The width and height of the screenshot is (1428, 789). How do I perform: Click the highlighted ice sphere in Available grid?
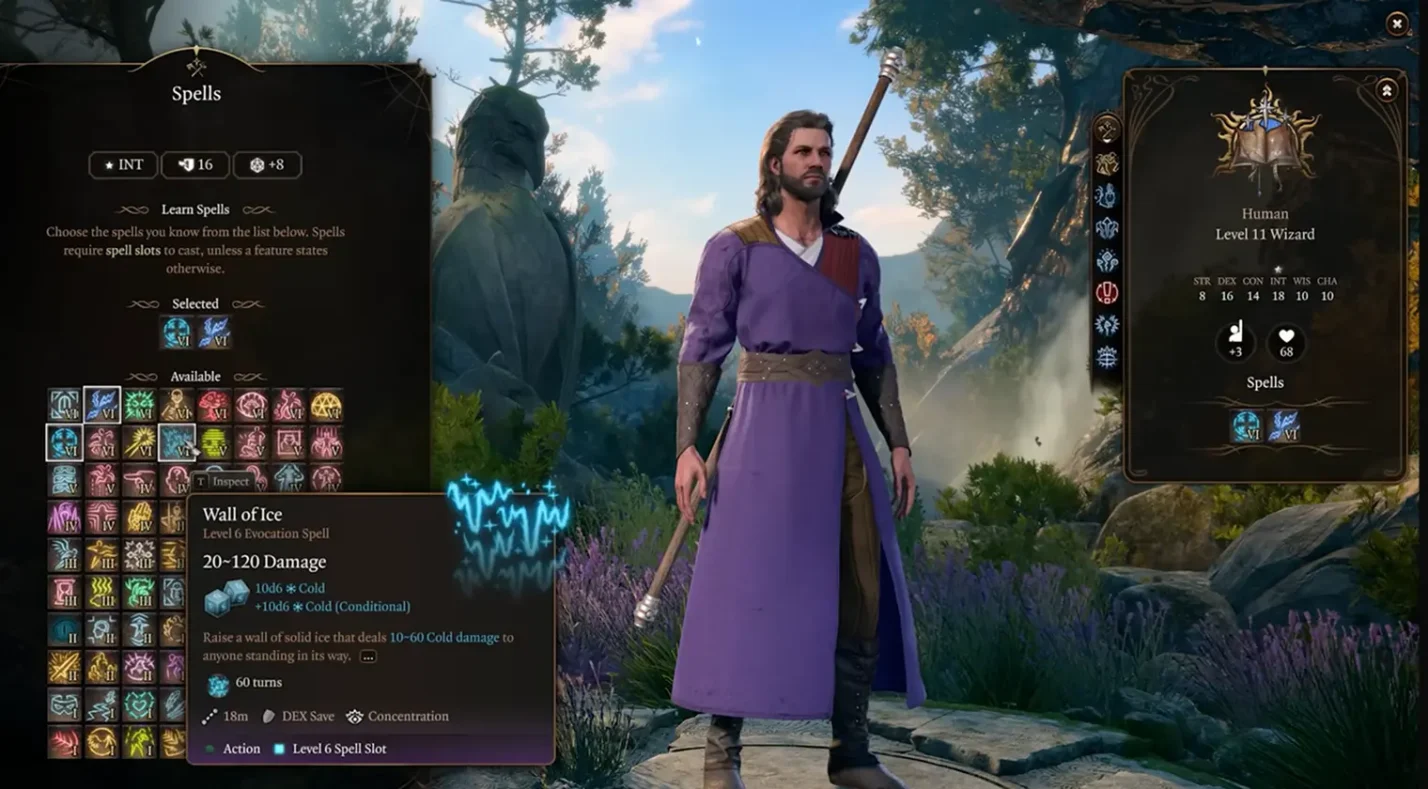(x=65, y=442)
